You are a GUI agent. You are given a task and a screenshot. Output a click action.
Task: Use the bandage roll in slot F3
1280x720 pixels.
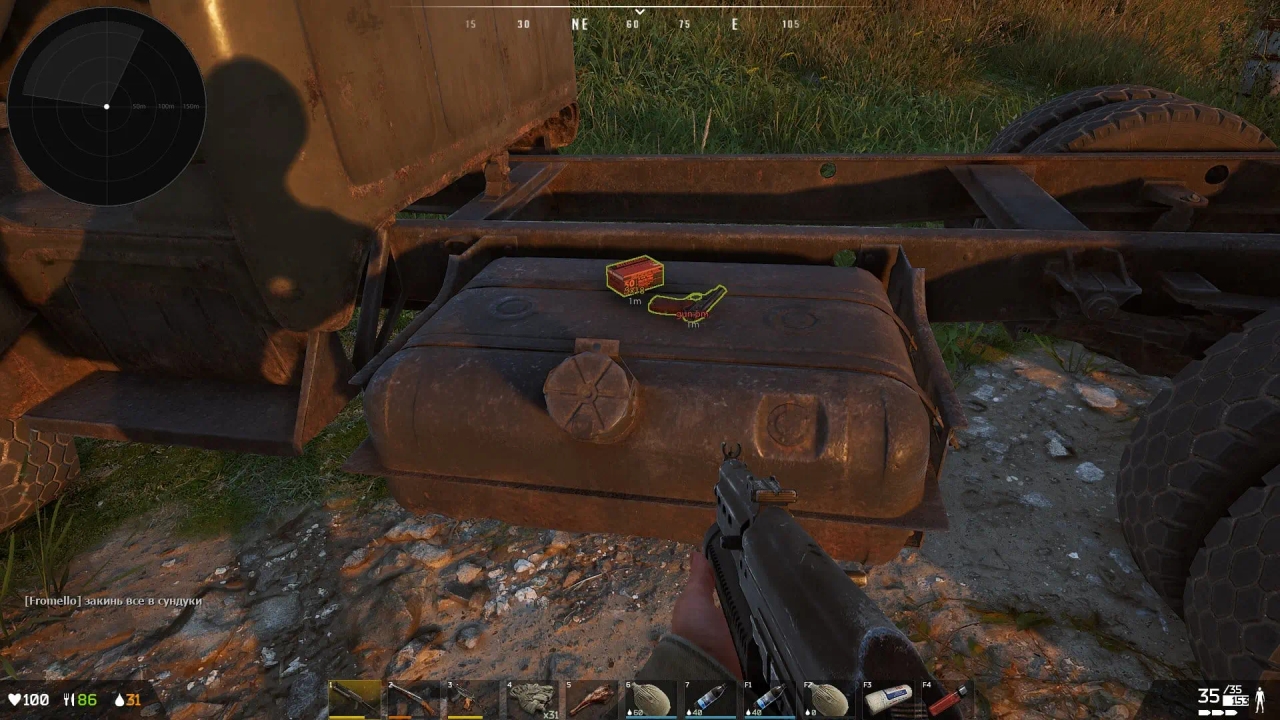click(888, 699)
